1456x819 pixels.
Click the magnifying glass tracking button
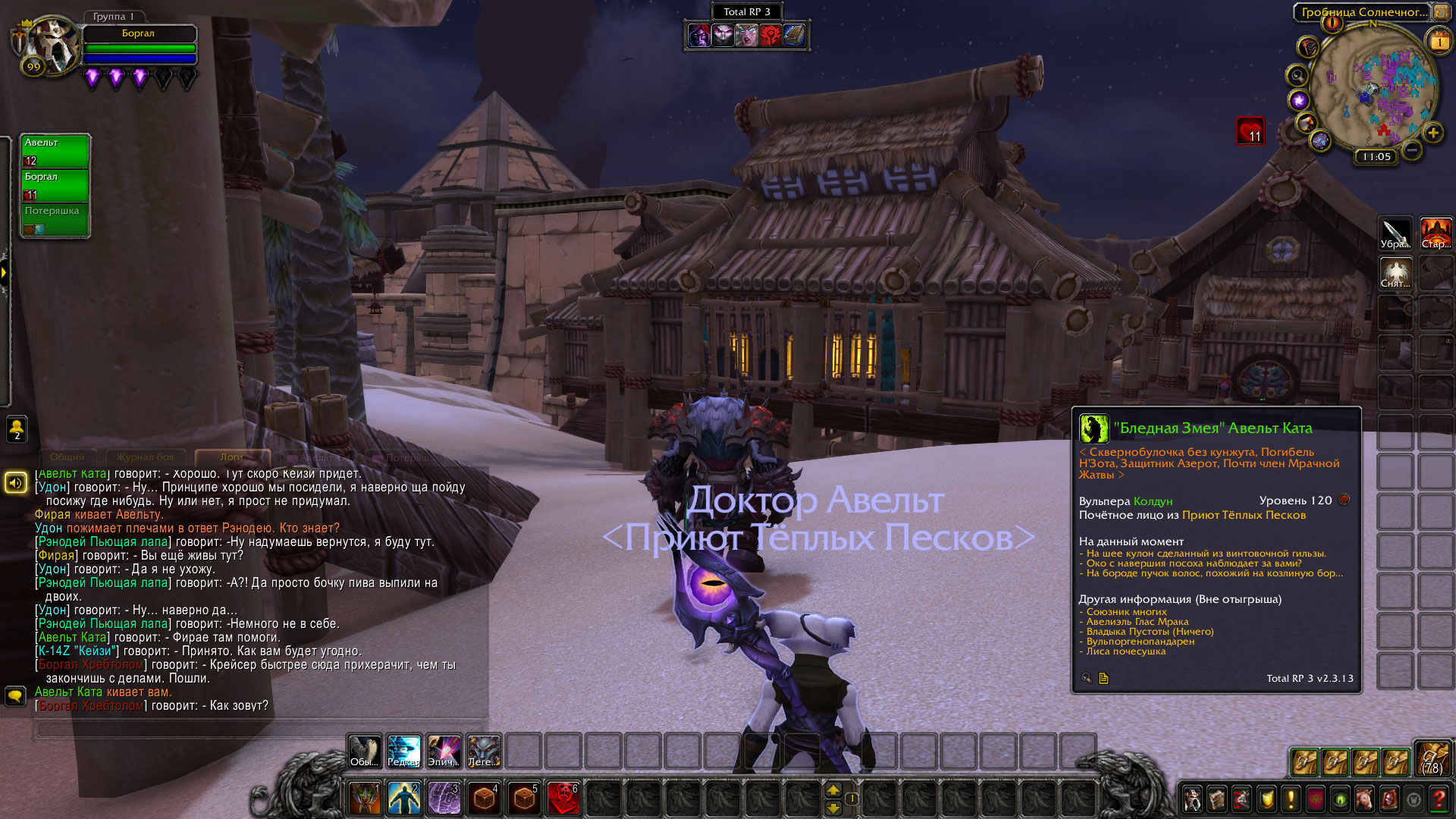point(1298,76)
